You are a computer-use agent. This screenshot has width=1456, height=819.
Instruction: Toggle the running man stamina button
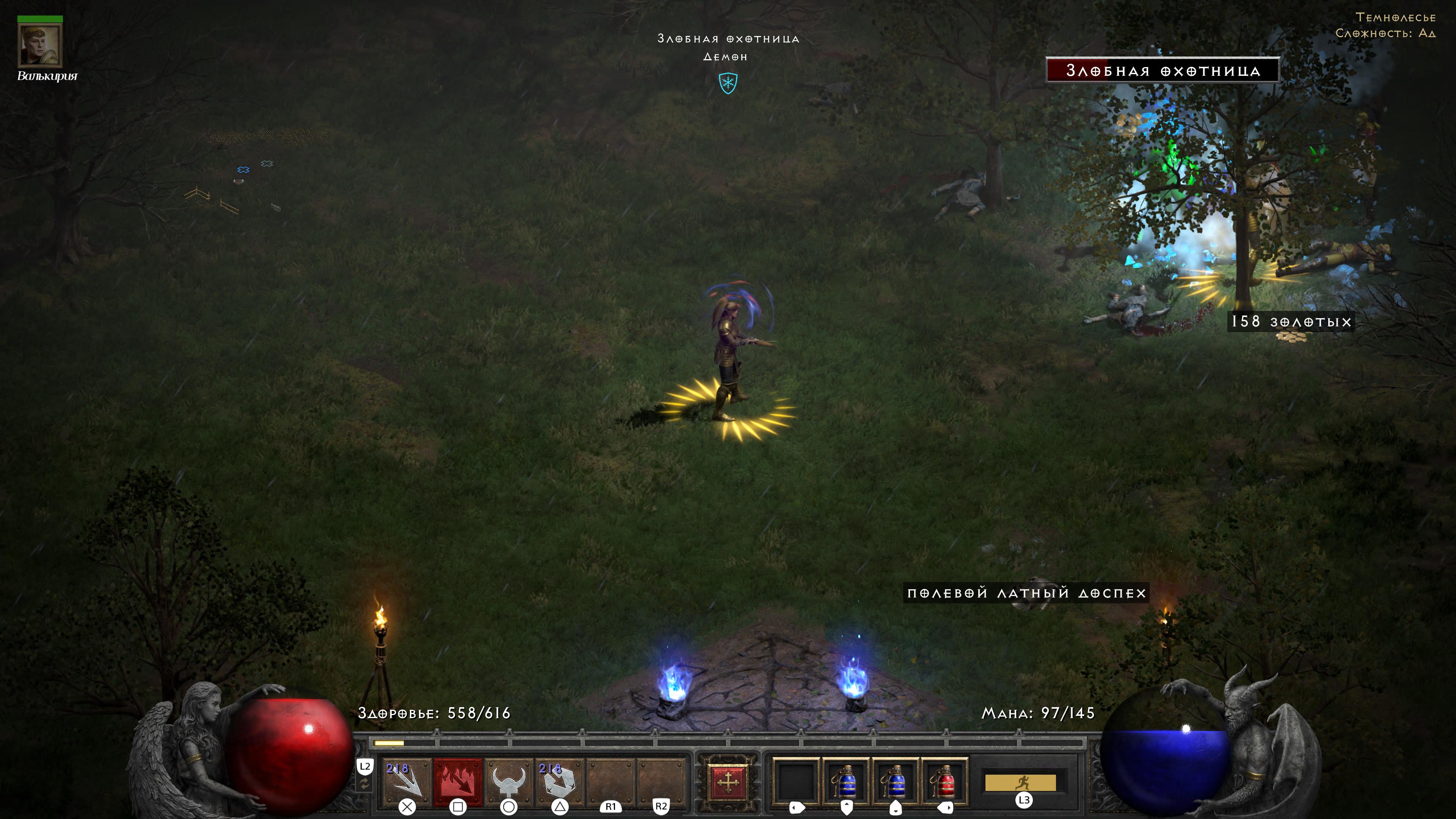(1020, 783)
